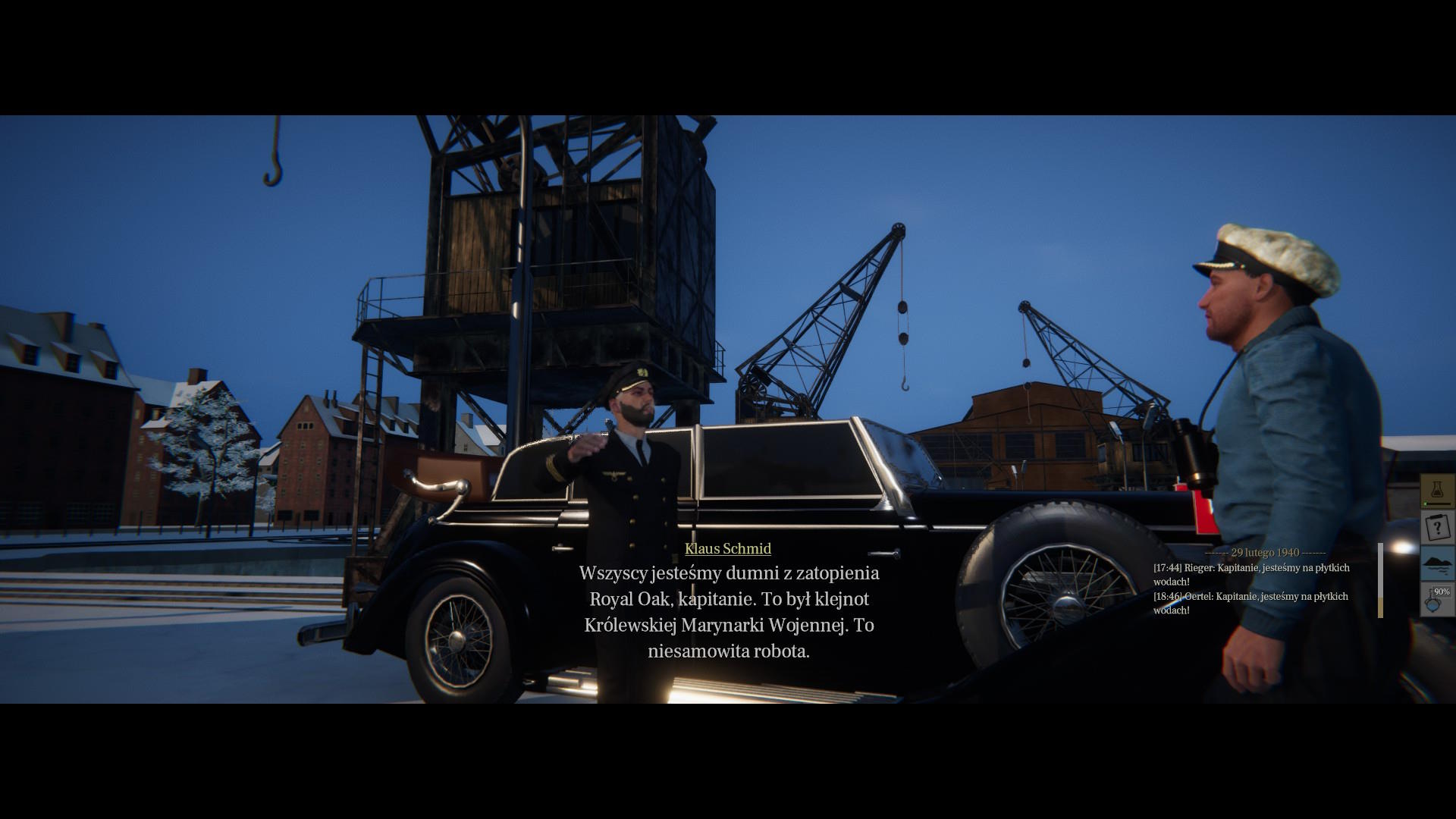Open the research flask icon
Viewport: 1456px width, 819px height.
(1437, 491)
